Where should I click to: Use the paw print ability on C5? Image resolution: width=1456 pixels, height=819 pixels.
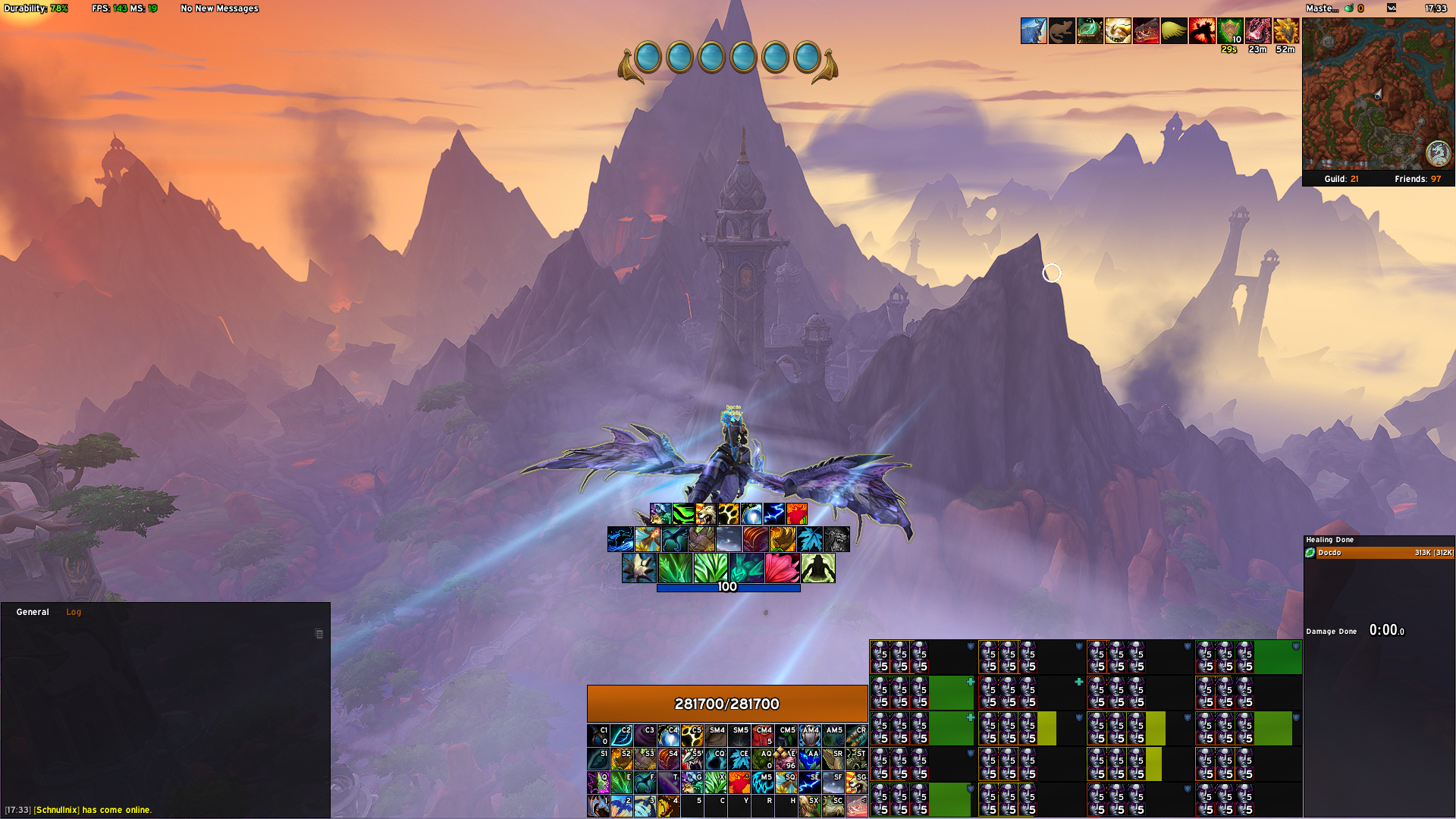coord(692,736)
